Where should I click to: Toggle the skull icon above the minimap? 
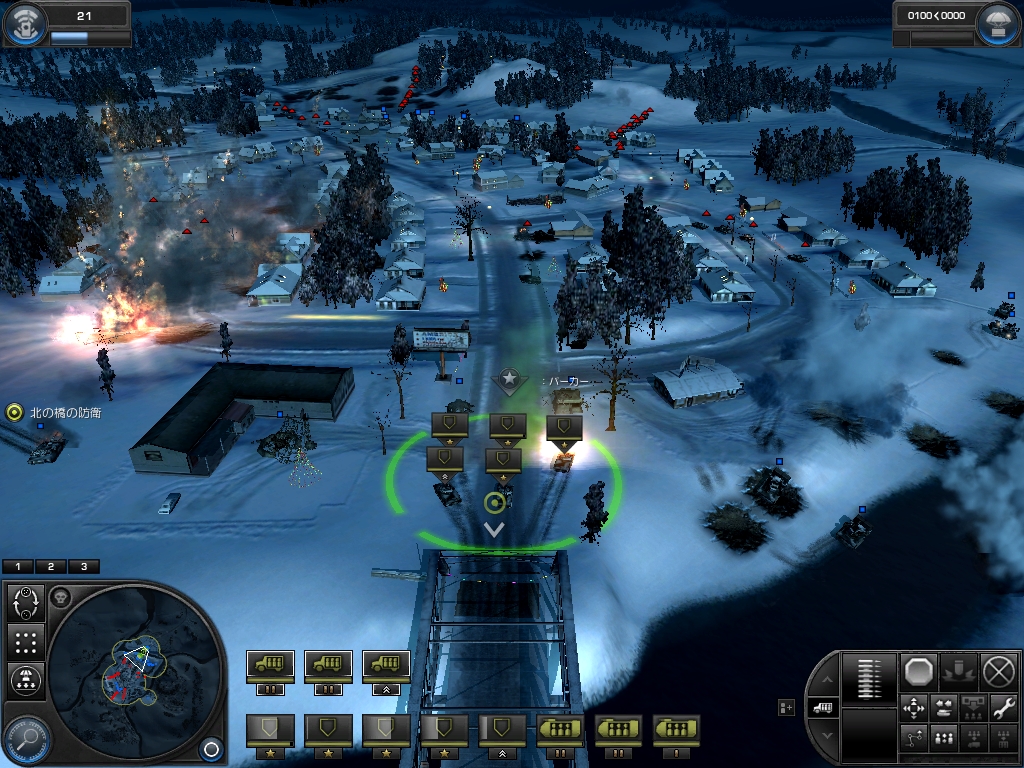(60, 597)
